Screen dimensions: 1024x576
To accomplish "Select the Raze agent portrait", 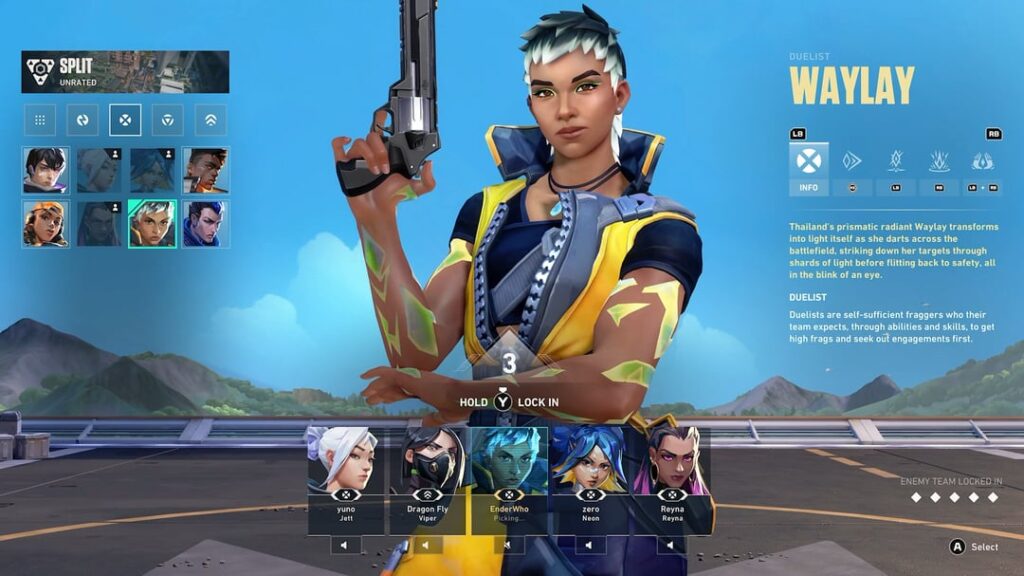I will [x=46, y=224].
